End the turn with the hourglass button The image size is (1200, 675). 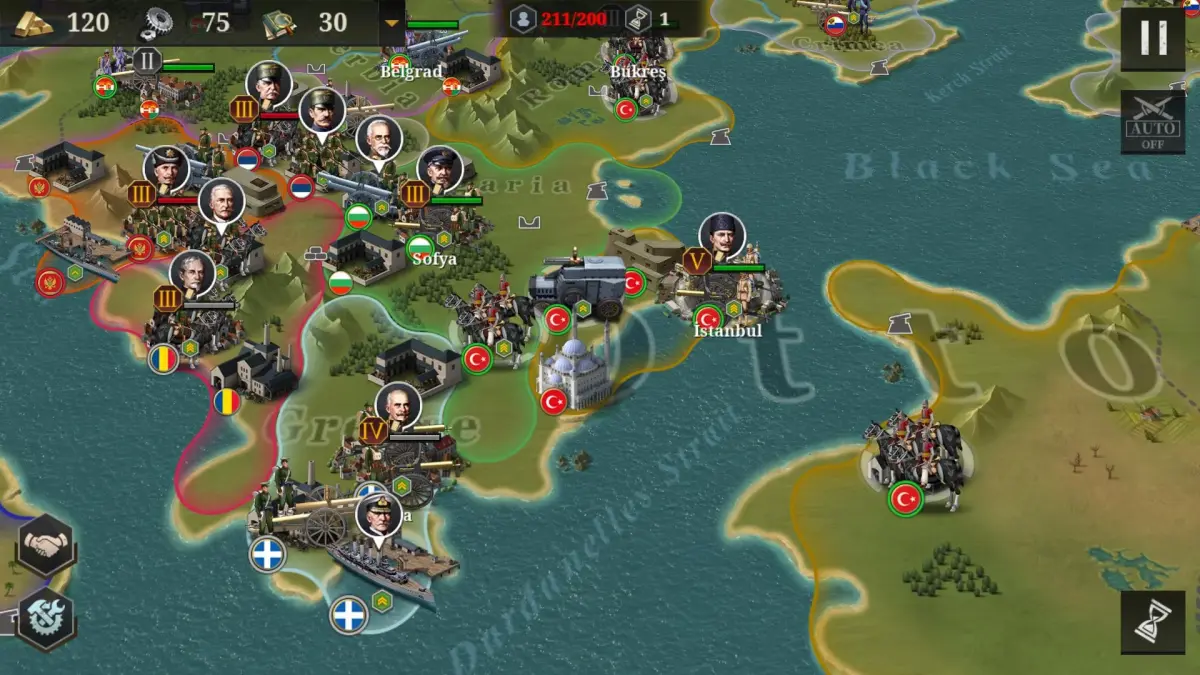pyautogui.click(x=1153, y=622)
